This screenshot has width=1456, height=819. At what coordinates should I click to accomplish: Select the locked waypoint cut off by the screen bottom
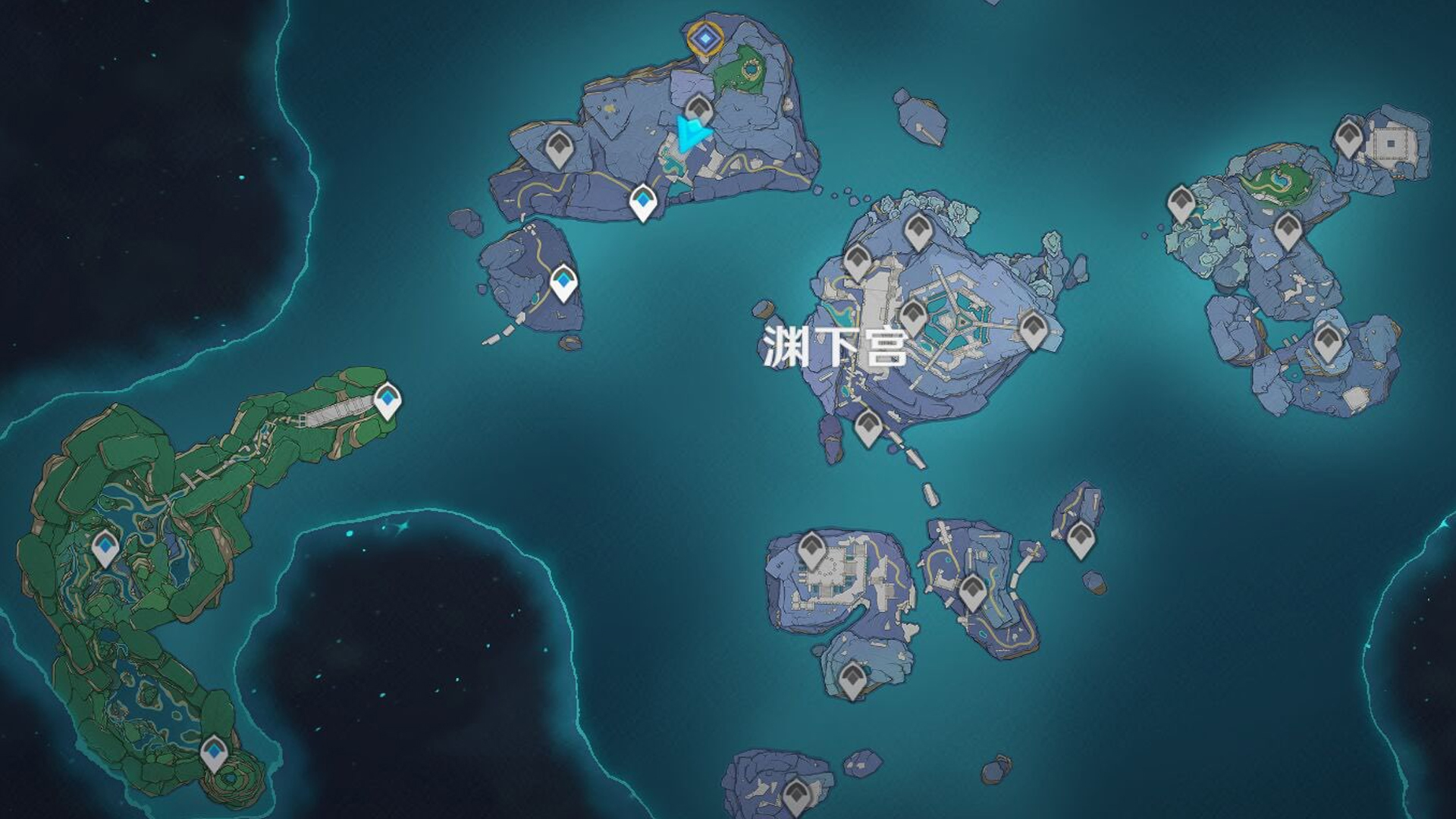tap(795, 796)
